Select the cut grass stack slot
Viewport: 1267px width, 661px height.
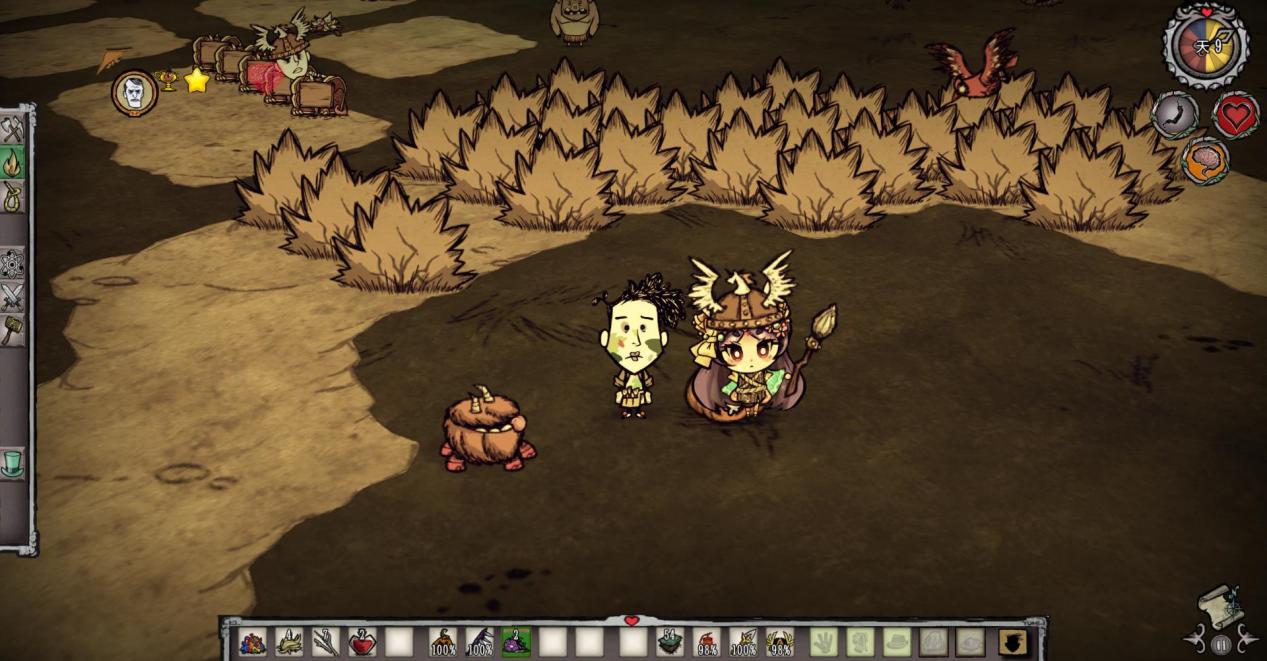[289, 642]
